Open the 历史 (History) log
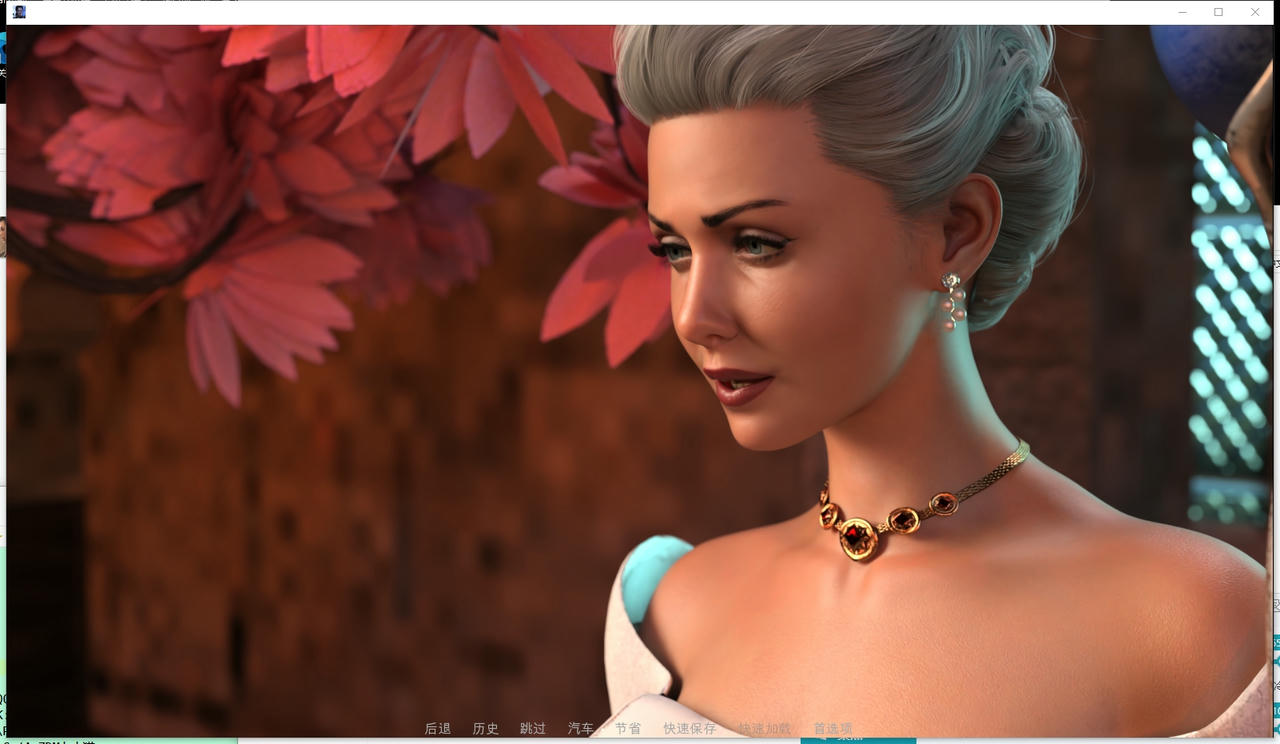This screenshot has height=744, width=1280. [486, 729]
